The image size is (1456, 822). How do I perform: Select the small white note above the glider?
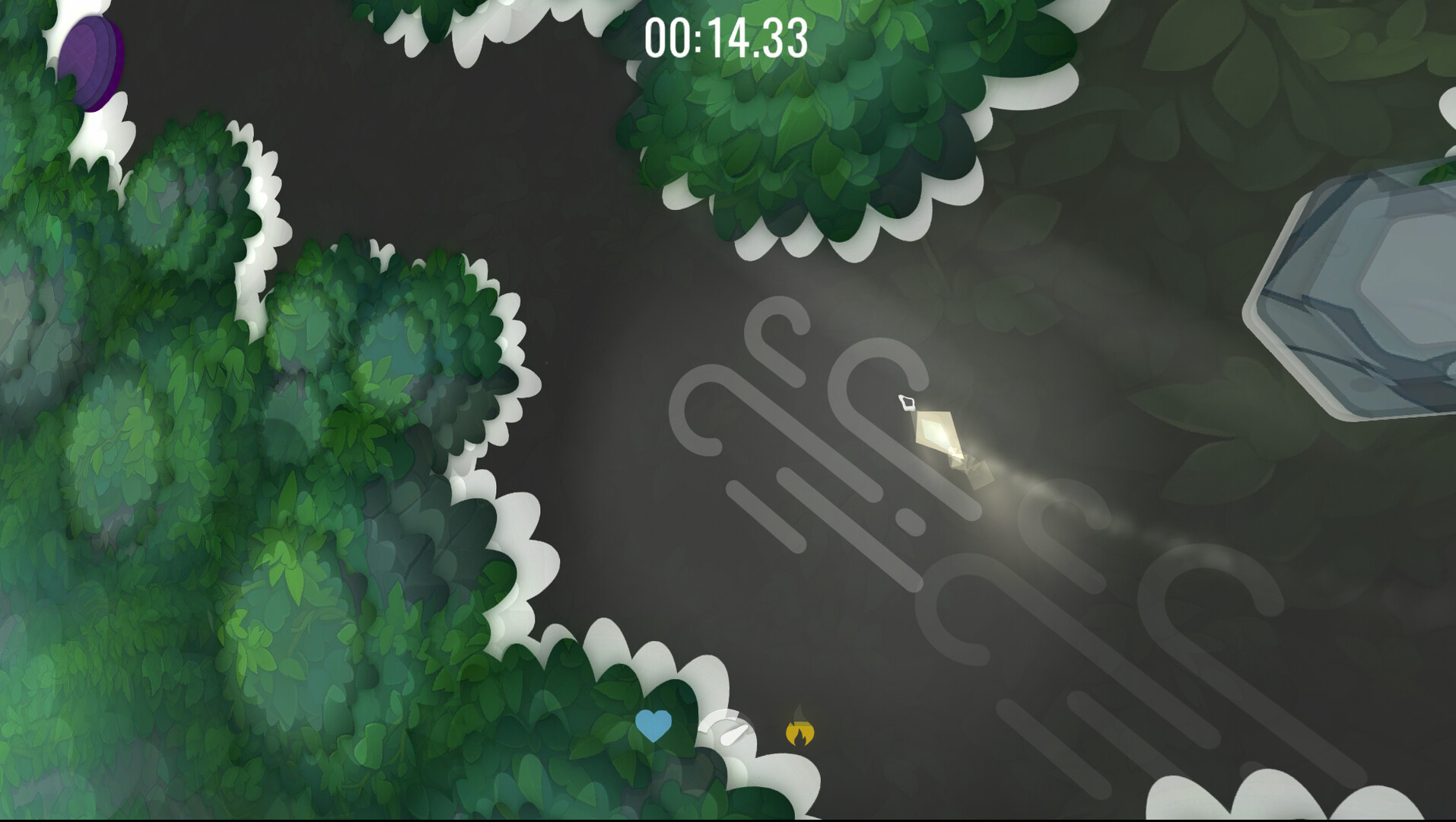pyautogui.click(x=907, y=402)
